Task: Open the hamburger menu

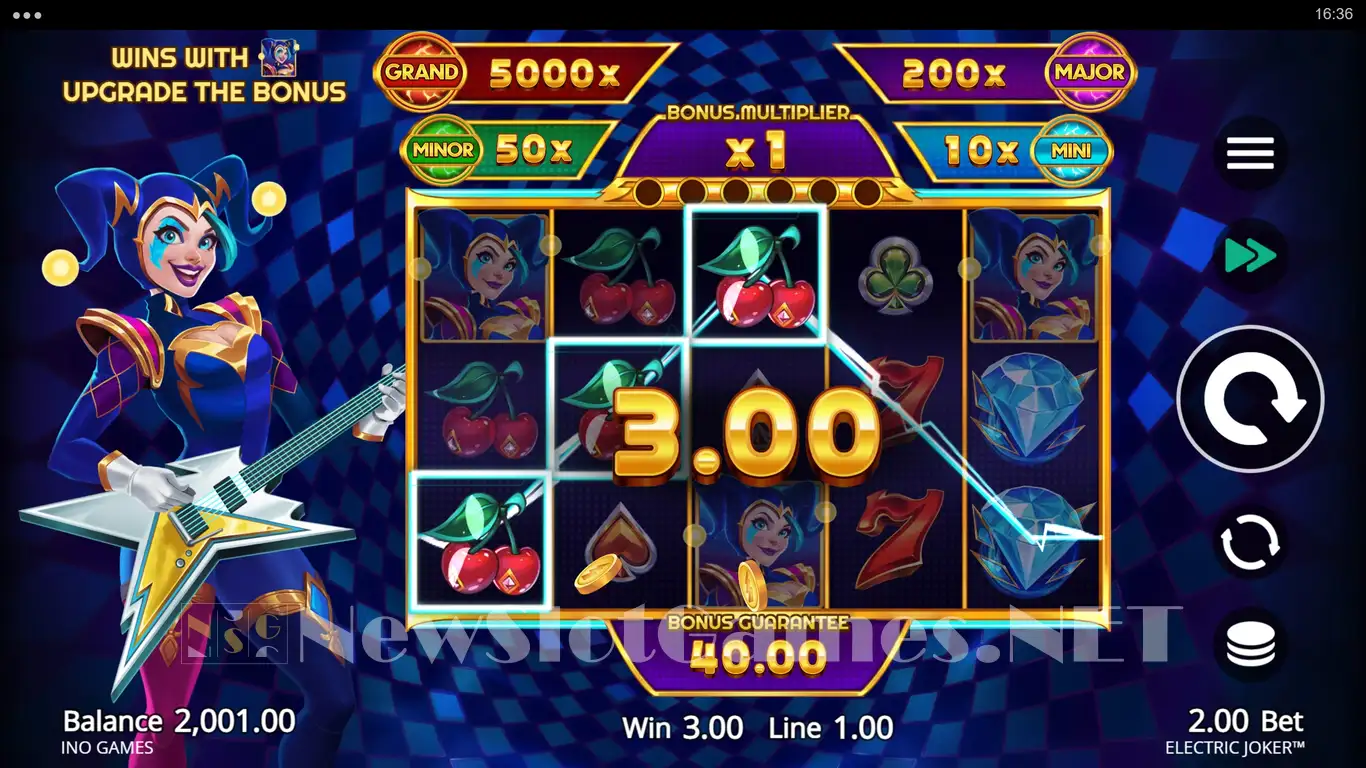Action: click(x=1250, y=153)
